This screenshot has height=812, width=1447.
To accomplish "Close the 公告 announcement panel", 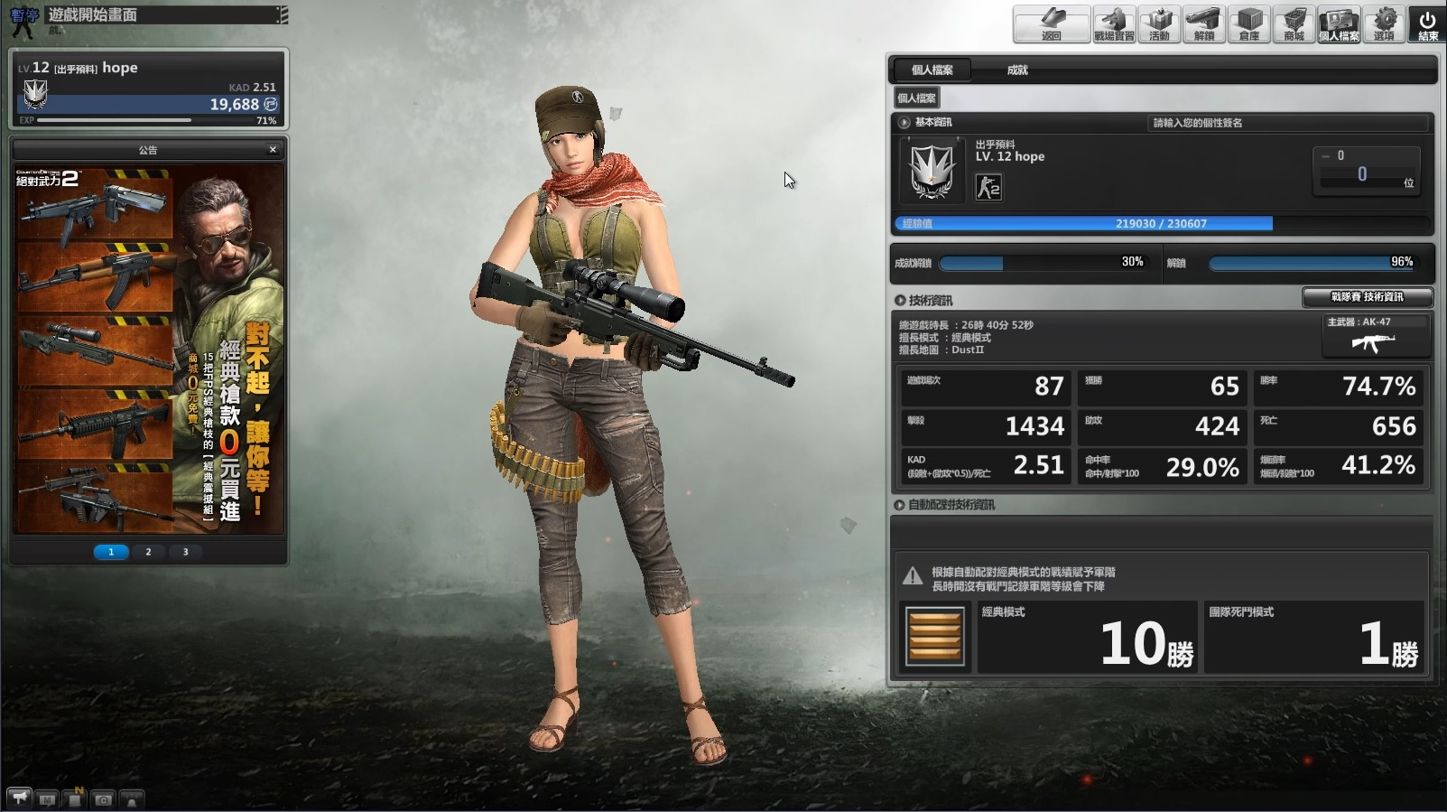I will (273, 150).
